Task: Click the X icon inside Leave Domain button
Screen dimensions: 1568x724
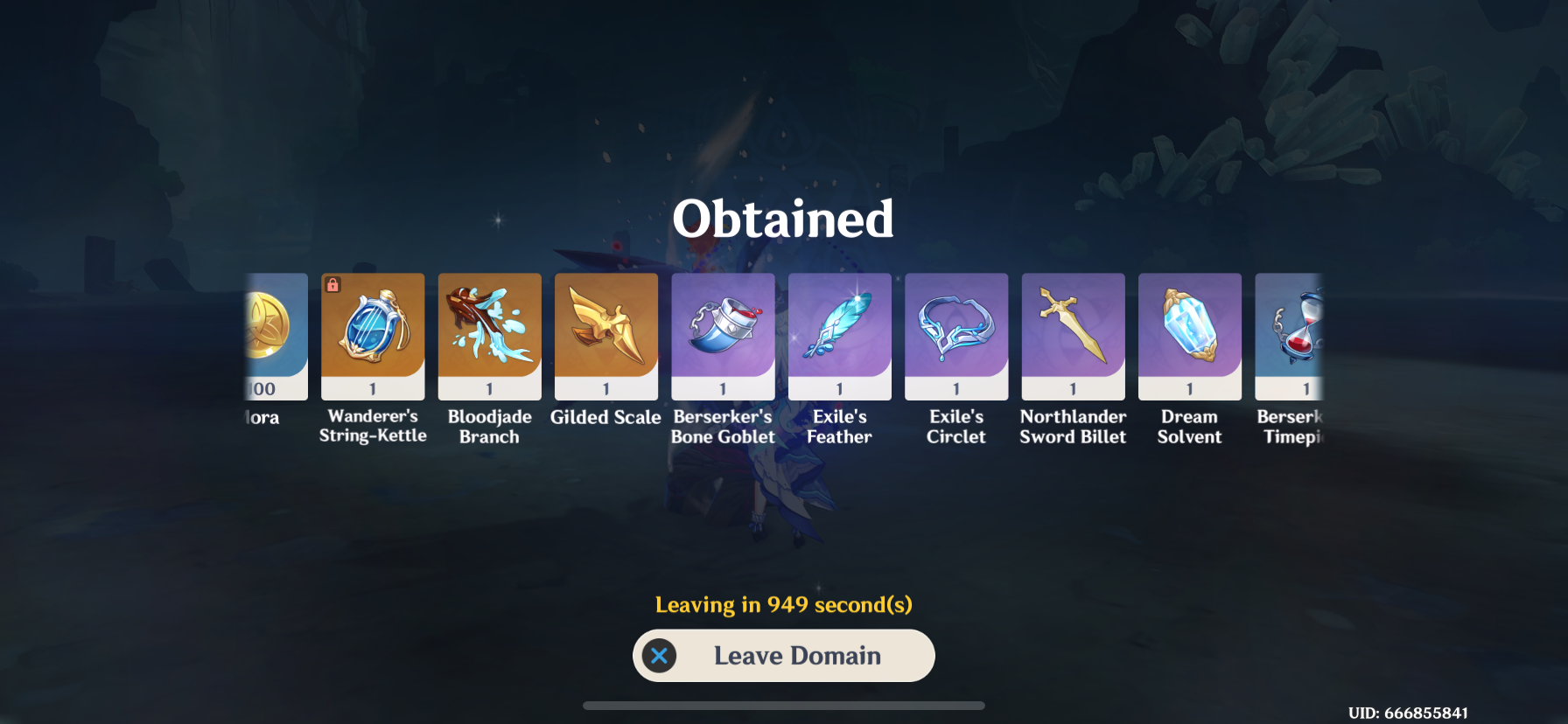Action: tap(657, 655)
